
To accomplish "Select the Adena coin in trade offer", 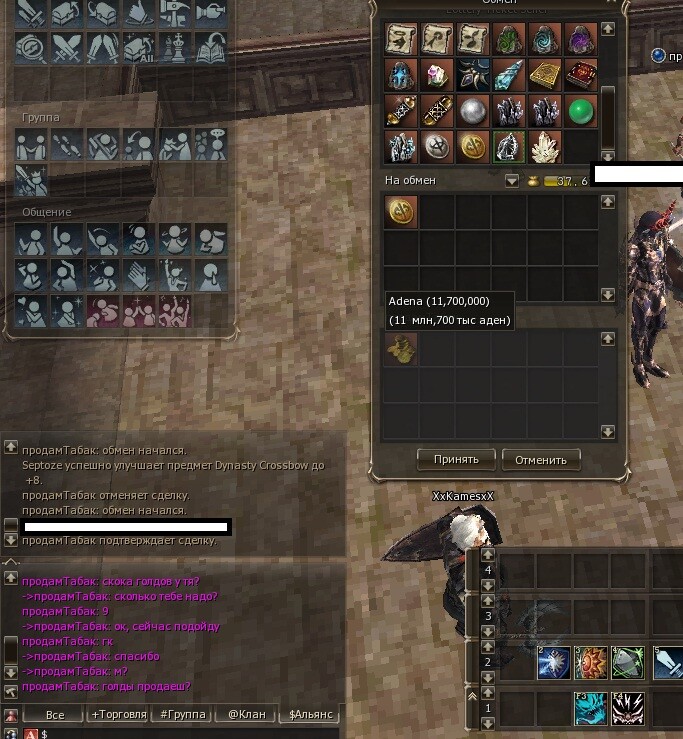I will coord(400,211).
